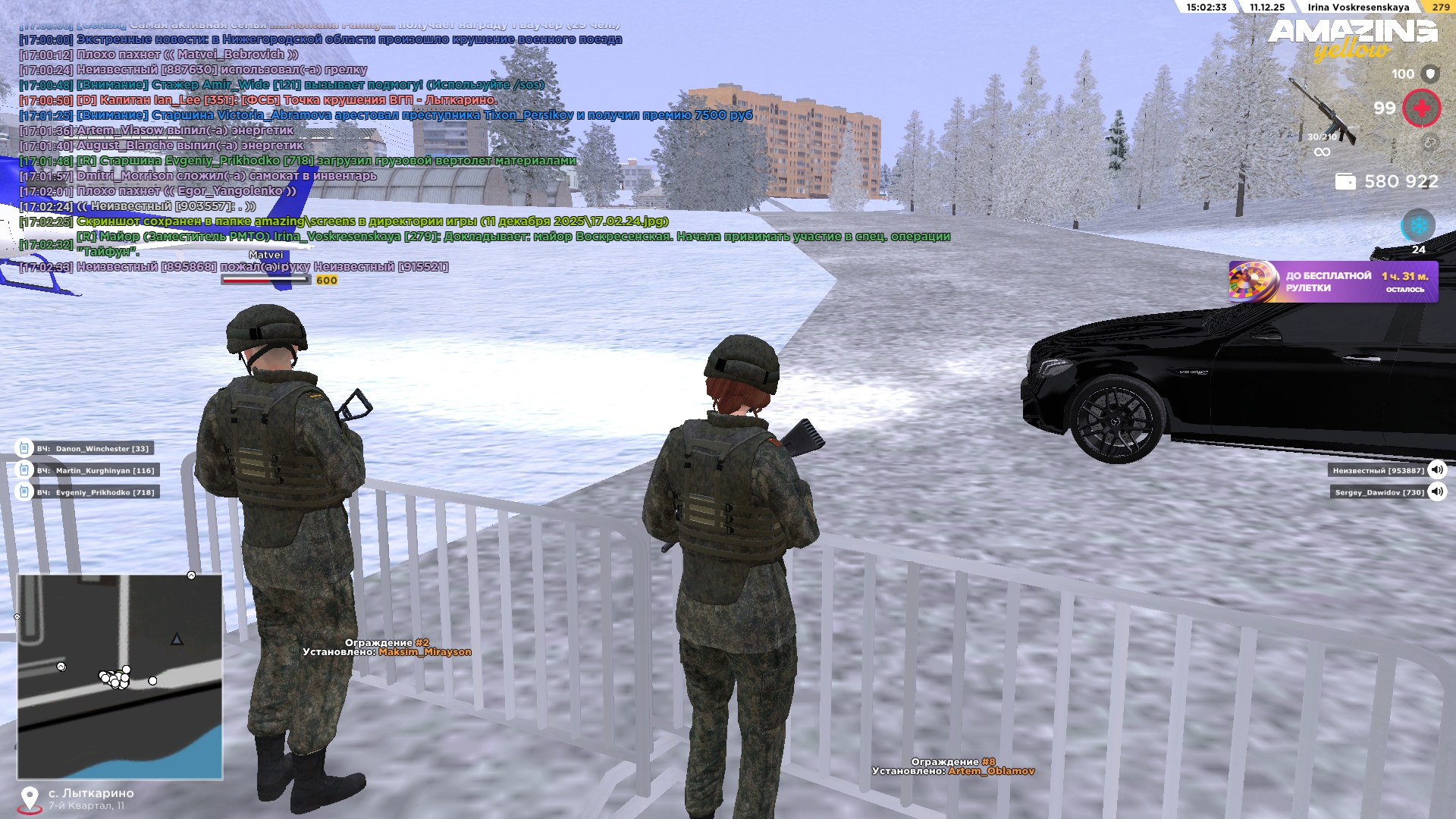Click the screenshot saved chat message
Image resolution: width=1456 pixels, height=819 pixels.
pyautogui.click(x=372, y=221)
